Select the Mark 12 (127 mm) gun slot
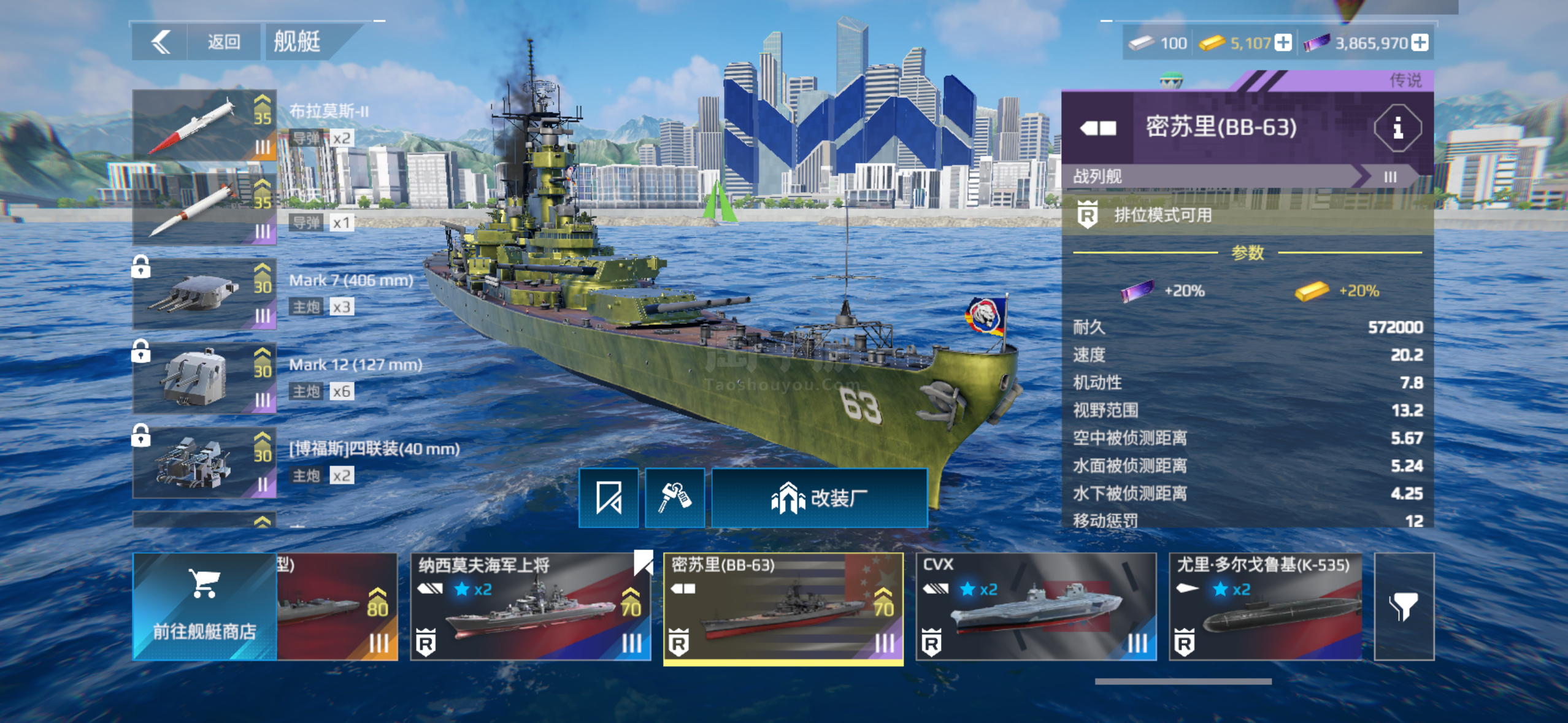The height and width of the screenshot is (723, 1568). (x=204, y=378)
